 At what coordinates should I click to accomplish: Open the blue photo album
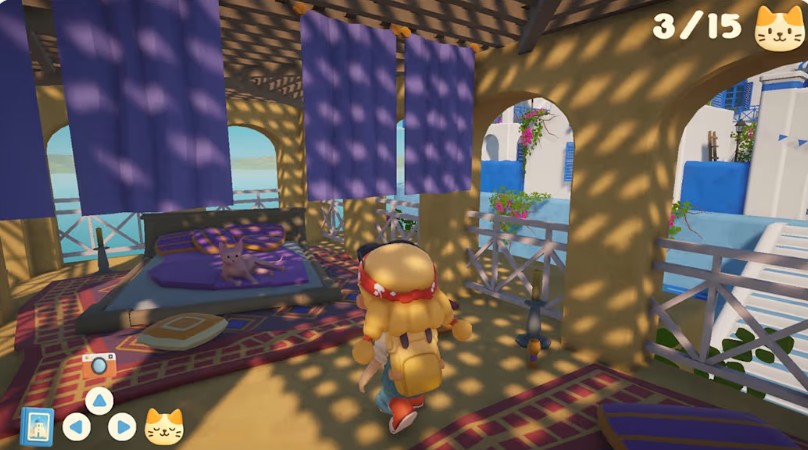(37, 426)
